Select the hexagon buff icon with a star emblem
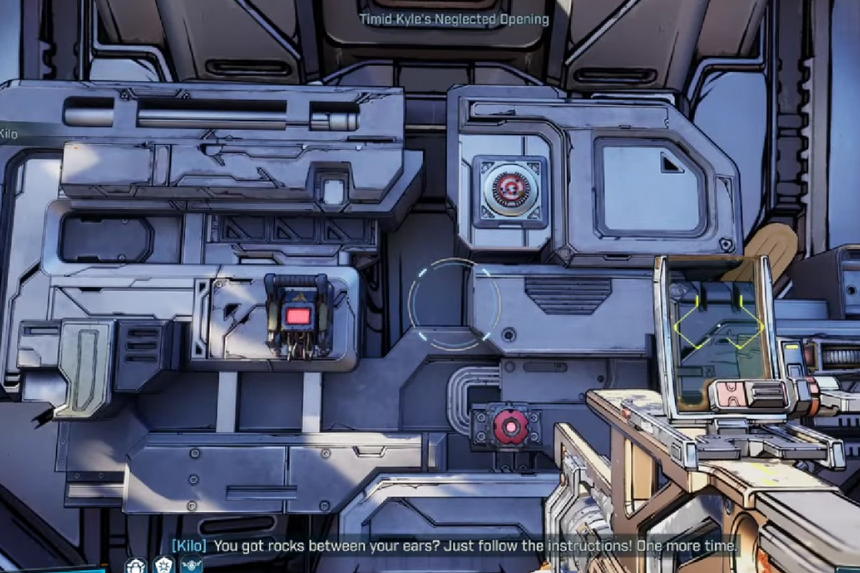Viewport: 860px width, 573px height. point(164,565)
